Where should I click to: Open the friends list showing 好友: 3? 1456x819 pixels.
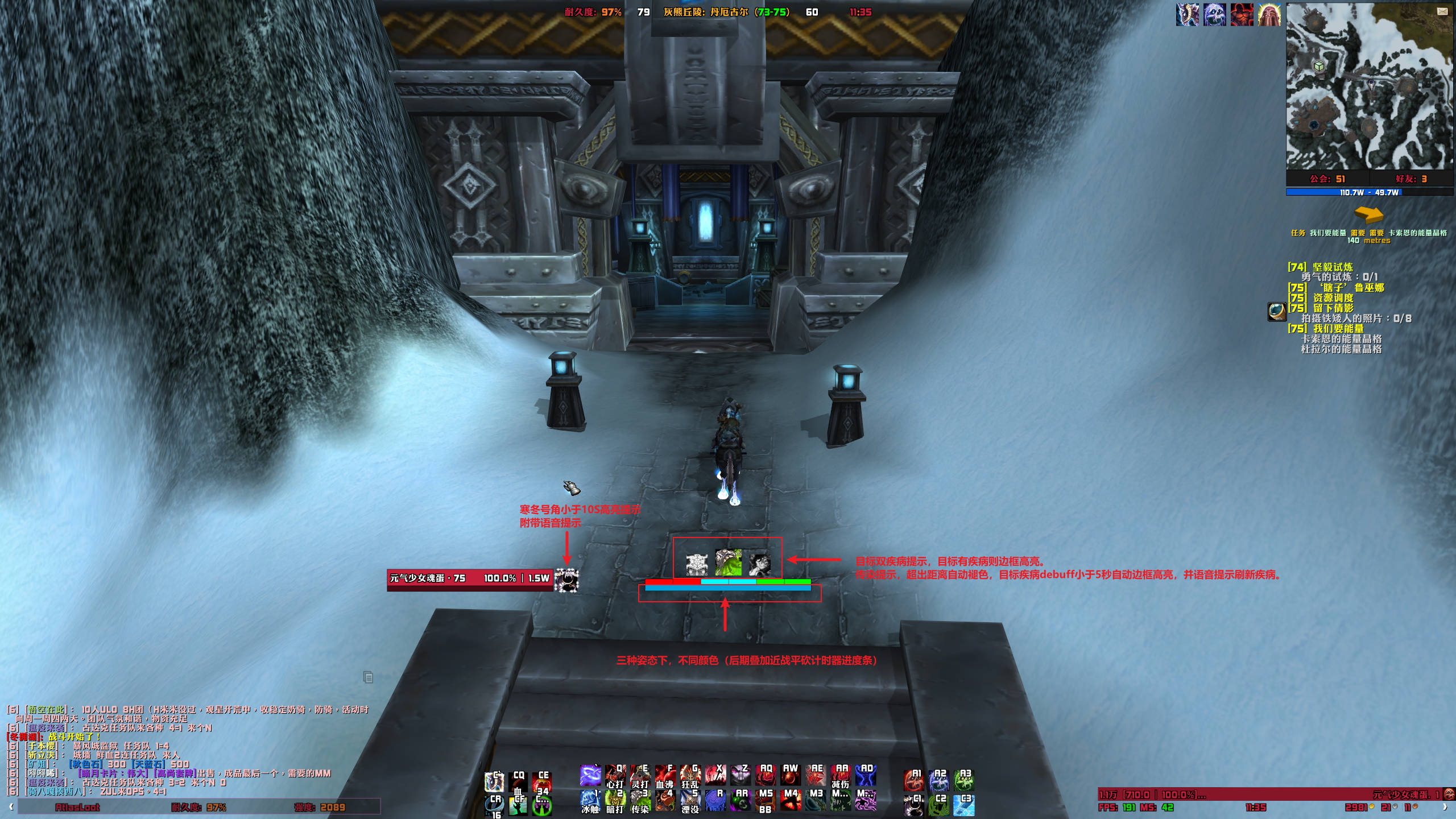1411,179
